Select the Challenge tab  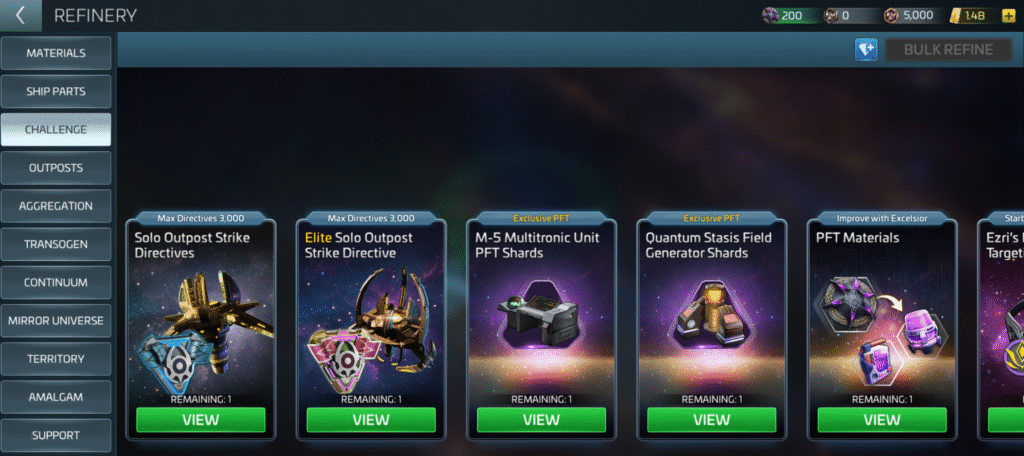[56, 129]
